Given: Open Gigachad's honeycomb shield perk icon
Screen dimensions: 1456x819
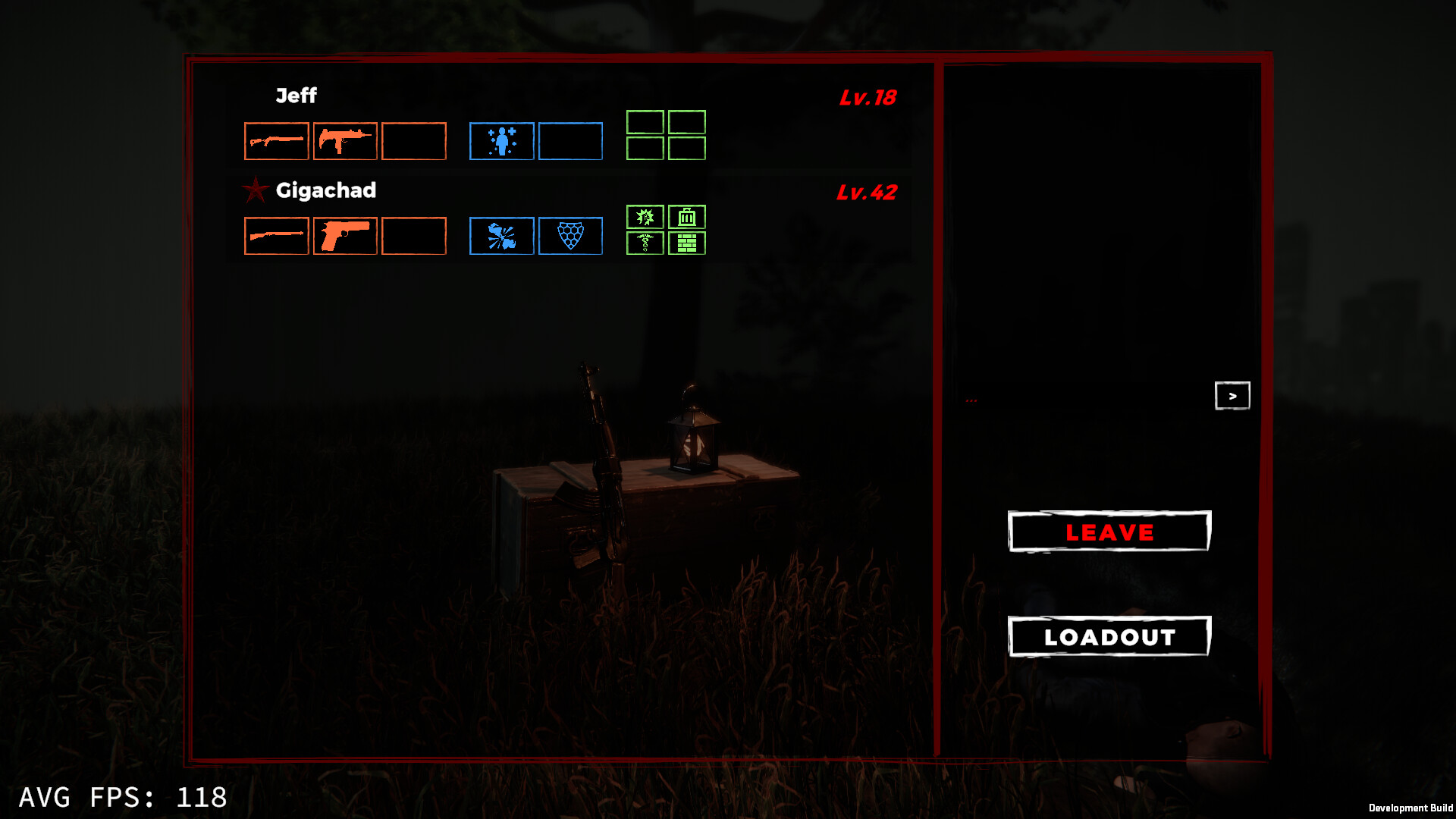Looking at the screenshot, I should pyautogui.click(x=570, y=236).
